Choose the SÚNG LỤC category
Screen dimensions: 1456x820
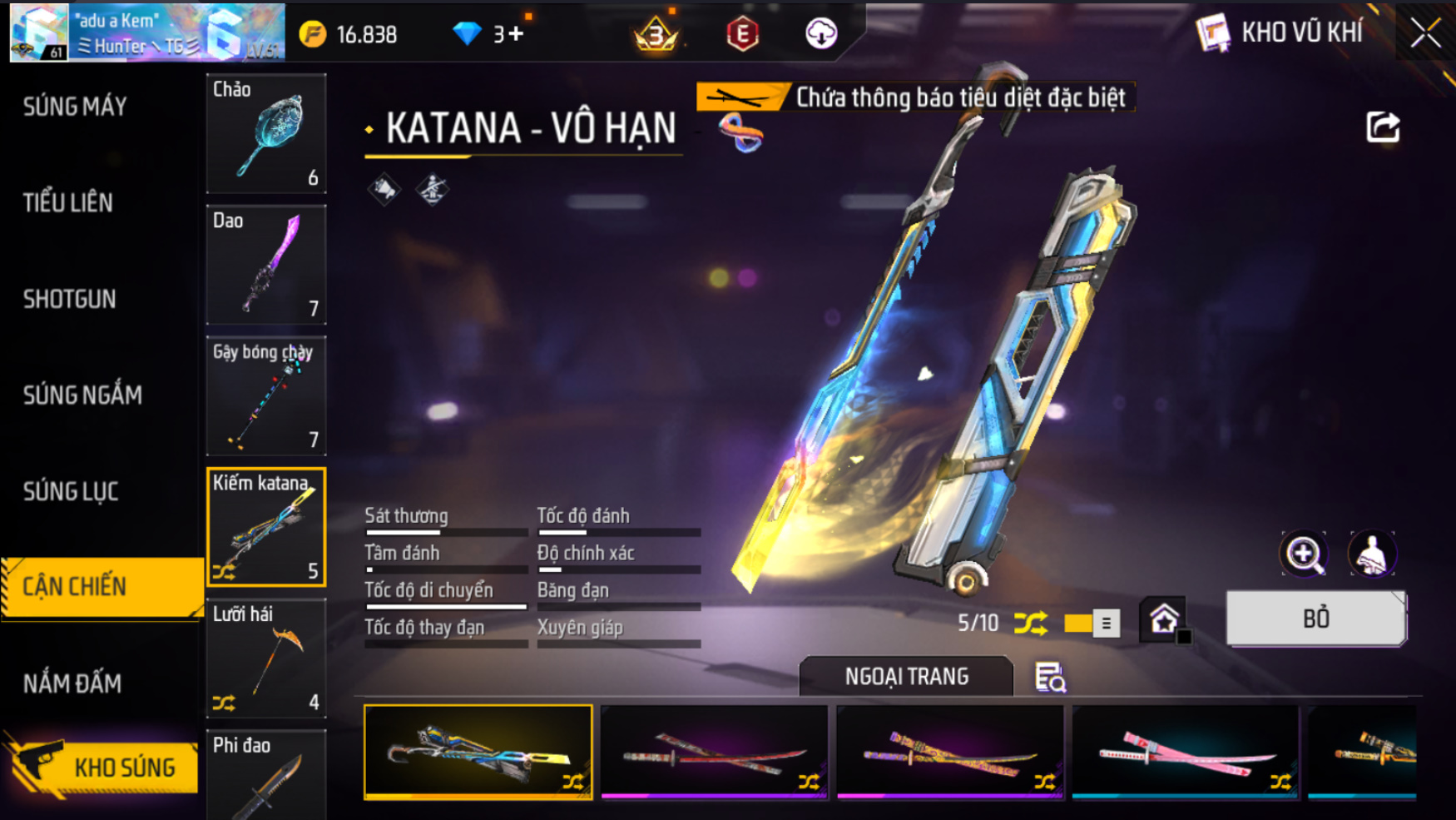71,491
